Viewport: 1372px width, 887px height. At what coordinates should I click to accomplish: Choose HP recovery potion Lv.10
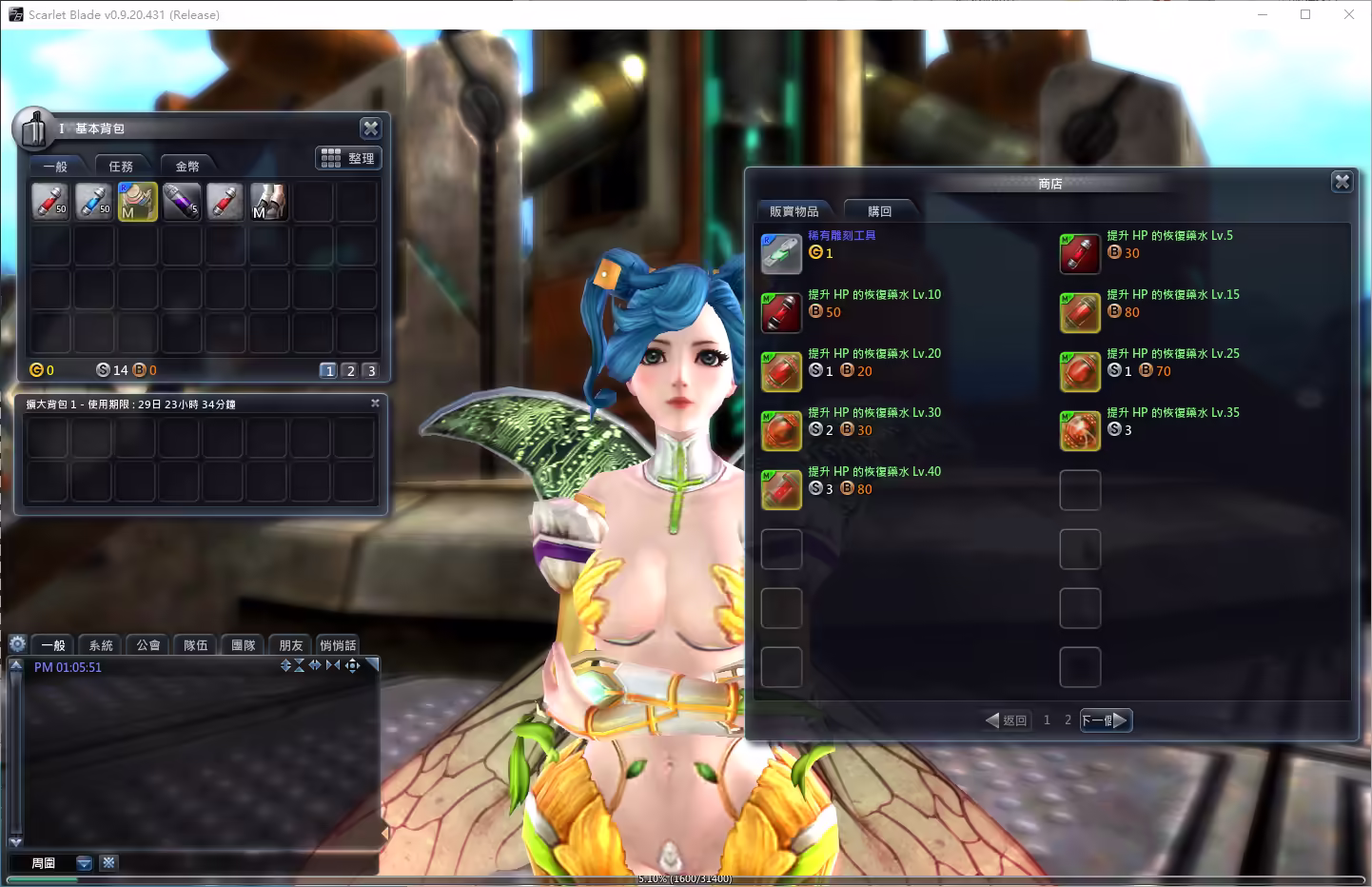click(x=781, y=313)
